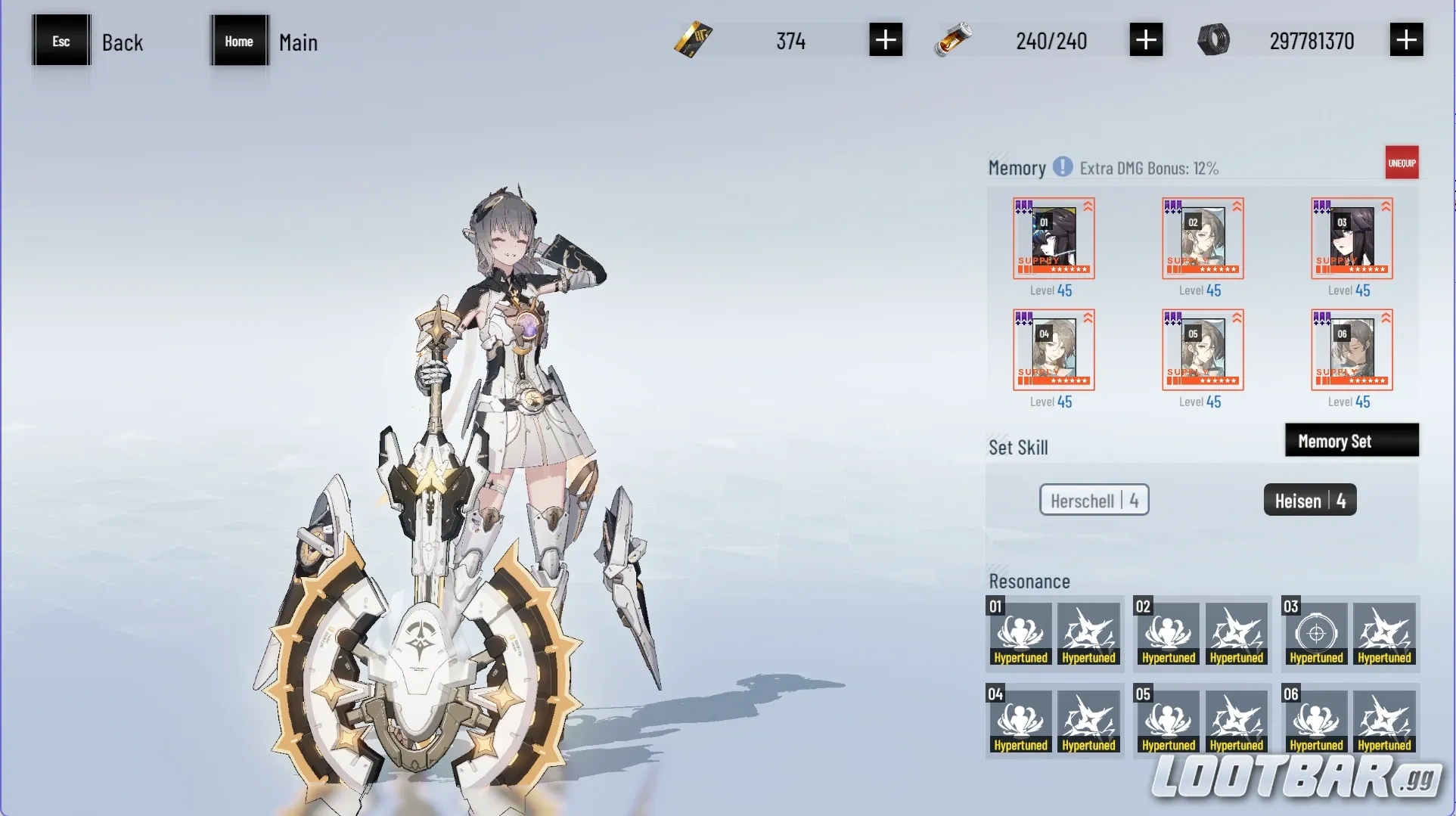Open the Memory Set panel
1456x816 pixels.
[x=1352, y=440]
